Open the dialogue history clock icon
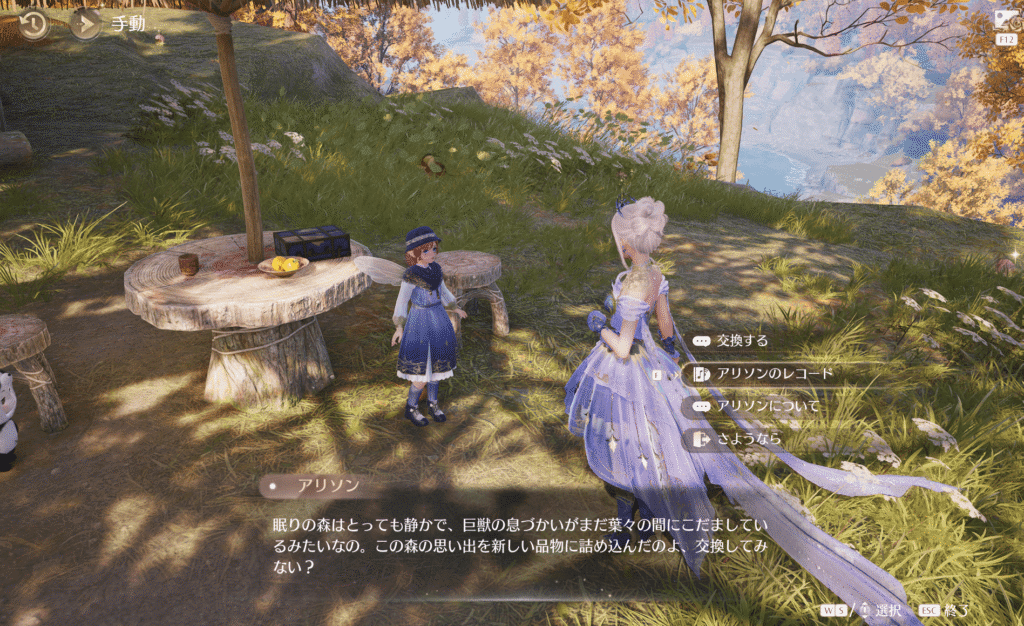 (x=34, y=23)
